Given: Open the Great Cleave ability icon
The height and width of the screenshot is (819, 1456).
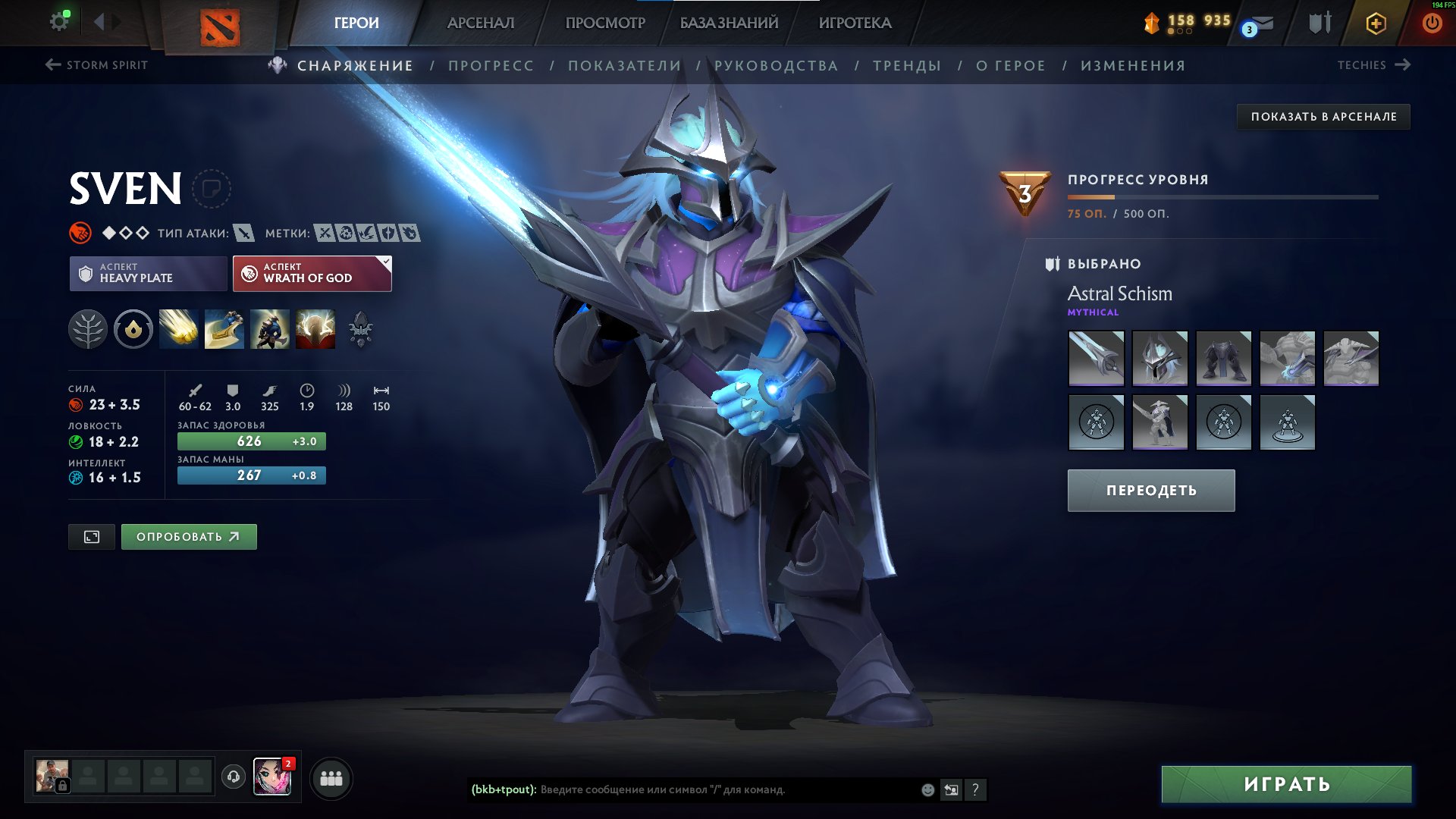Looking at the screenshot, I should pyautogui.click(x=223, y=328).
